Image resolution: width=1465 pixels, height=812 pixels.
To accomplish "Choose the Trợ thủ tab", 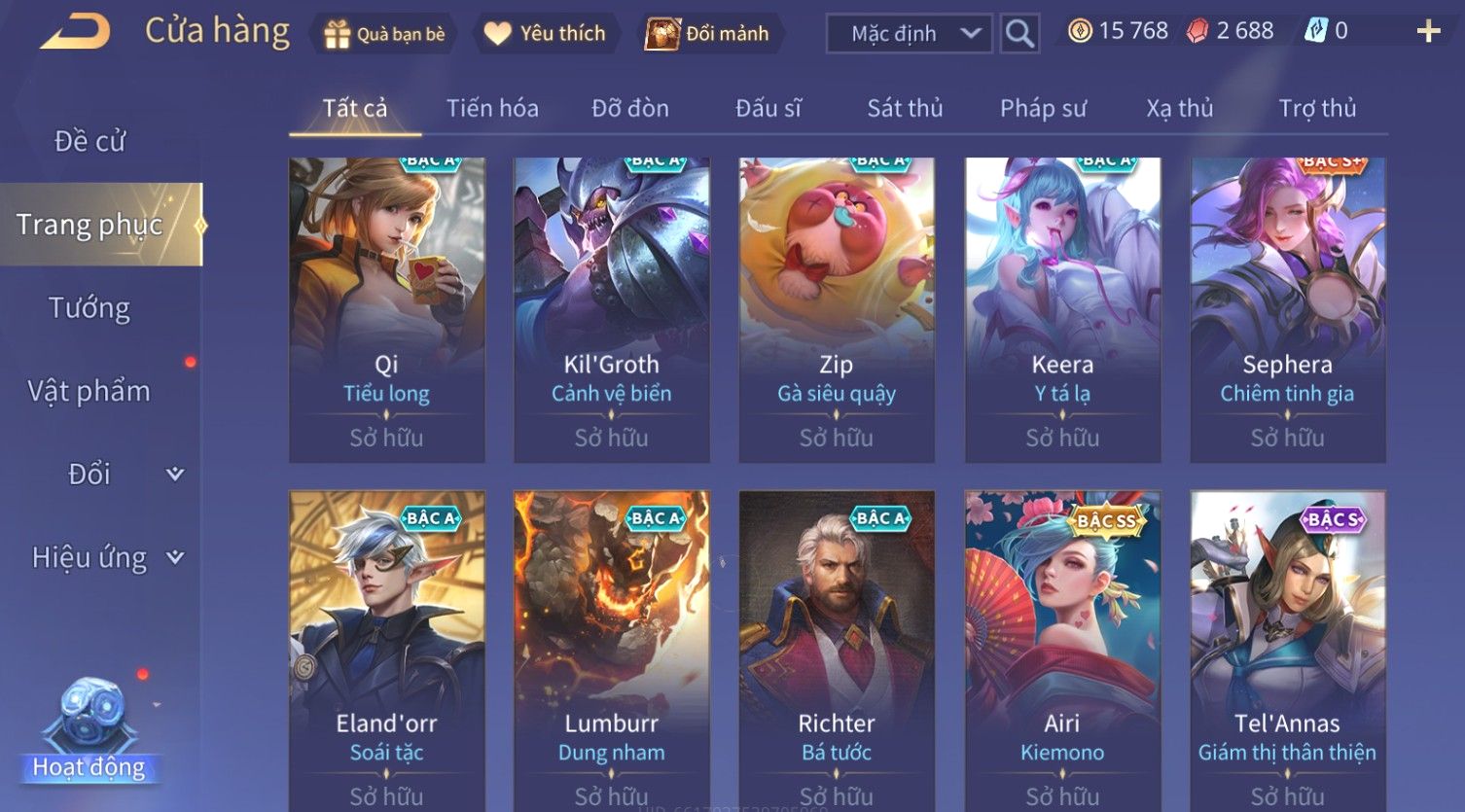I will coord(1317,108).
